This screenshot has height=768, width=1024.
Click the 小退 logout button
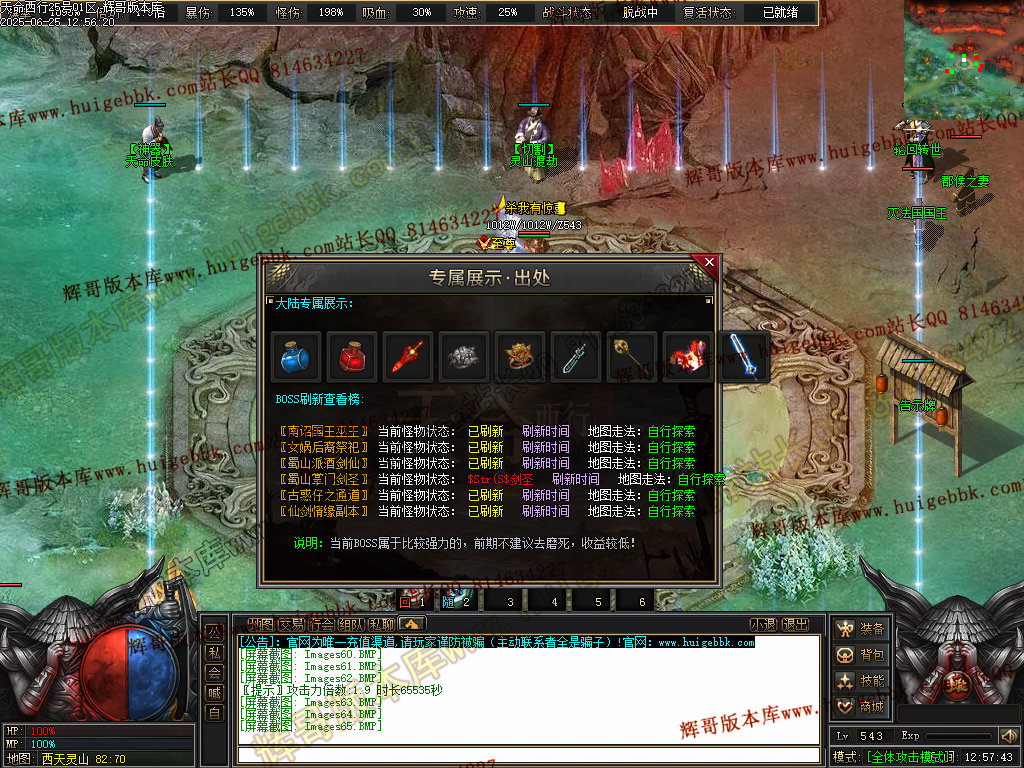pos(764,625)
